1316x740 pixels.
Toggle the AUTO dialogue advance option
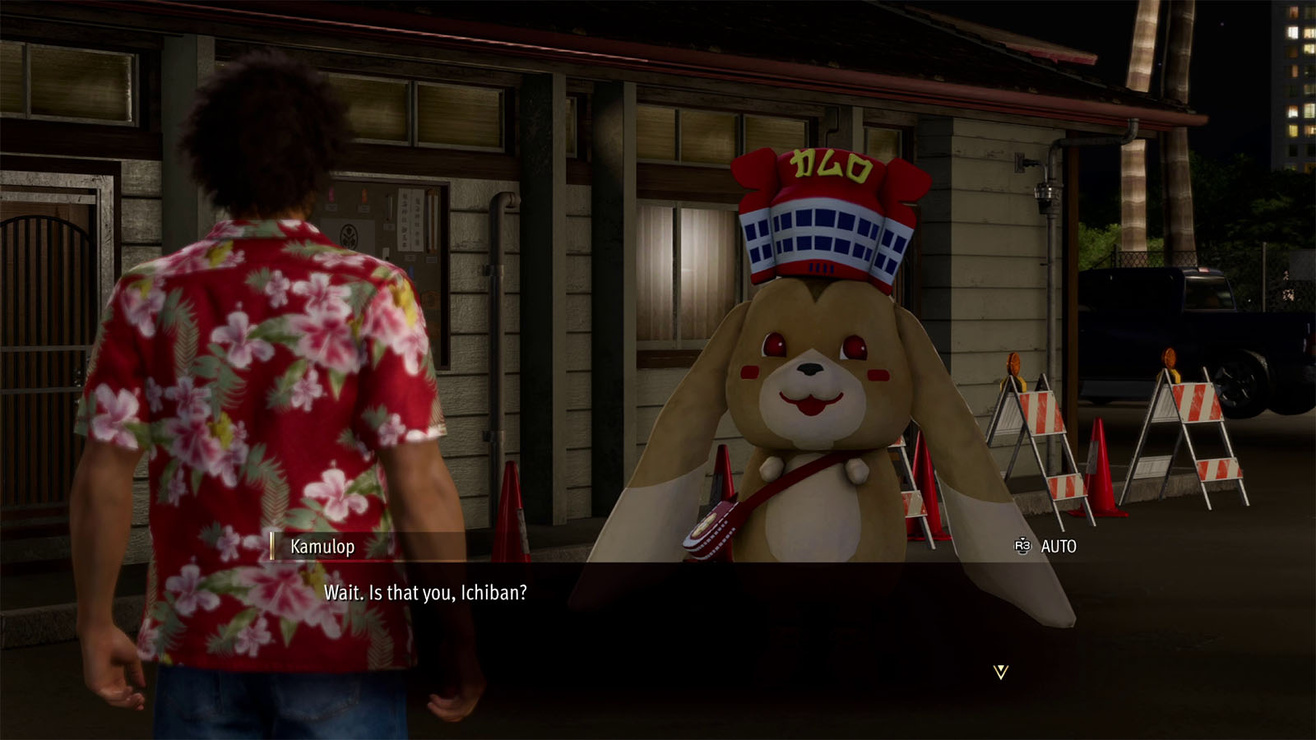click(1046, 546)
